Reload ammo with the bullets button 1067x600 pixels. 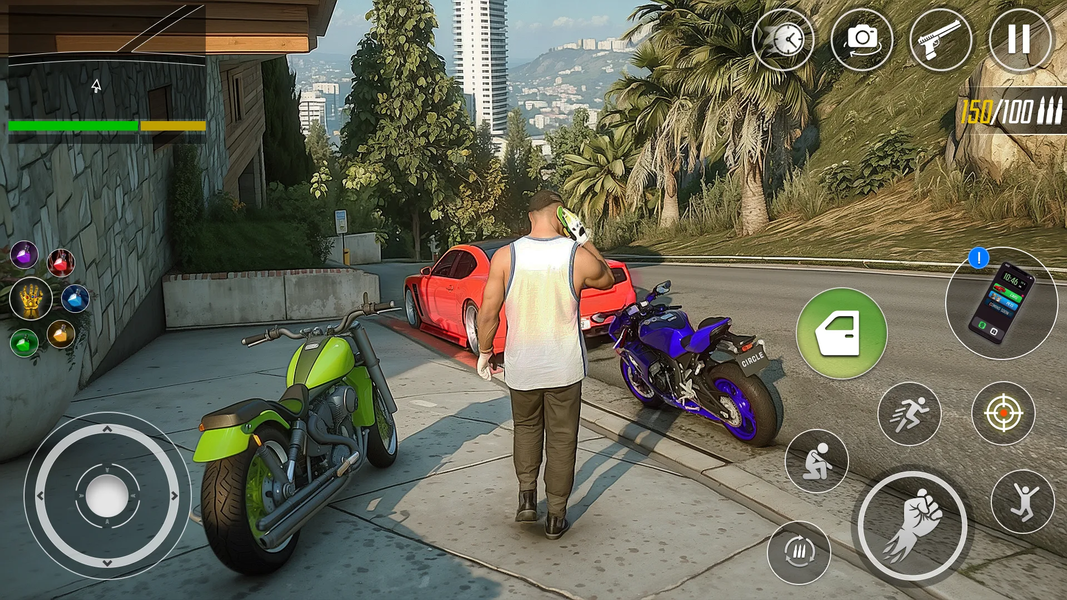point(799,552)
